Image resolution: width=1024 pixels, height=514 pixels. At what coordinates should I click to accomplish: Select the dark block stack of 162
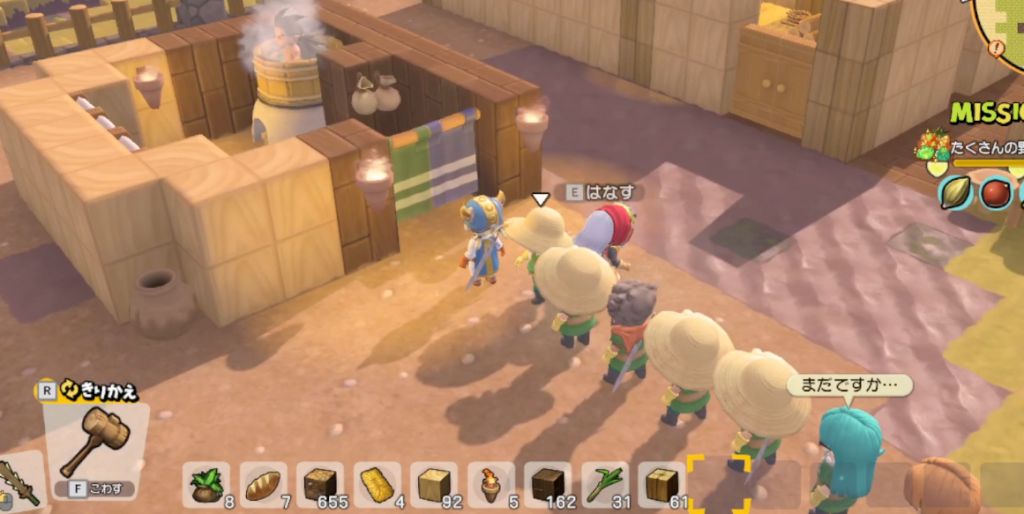pos(548,484)
